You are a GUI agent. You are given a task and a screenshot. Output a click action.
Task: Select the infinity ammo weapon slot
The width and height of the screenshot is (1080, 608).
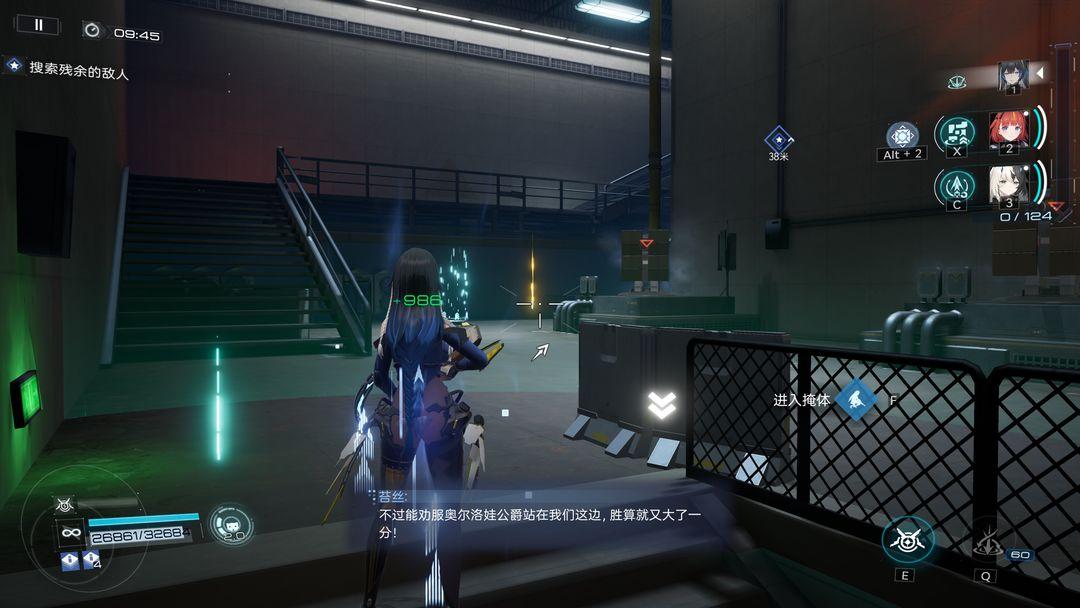(70, 533)
